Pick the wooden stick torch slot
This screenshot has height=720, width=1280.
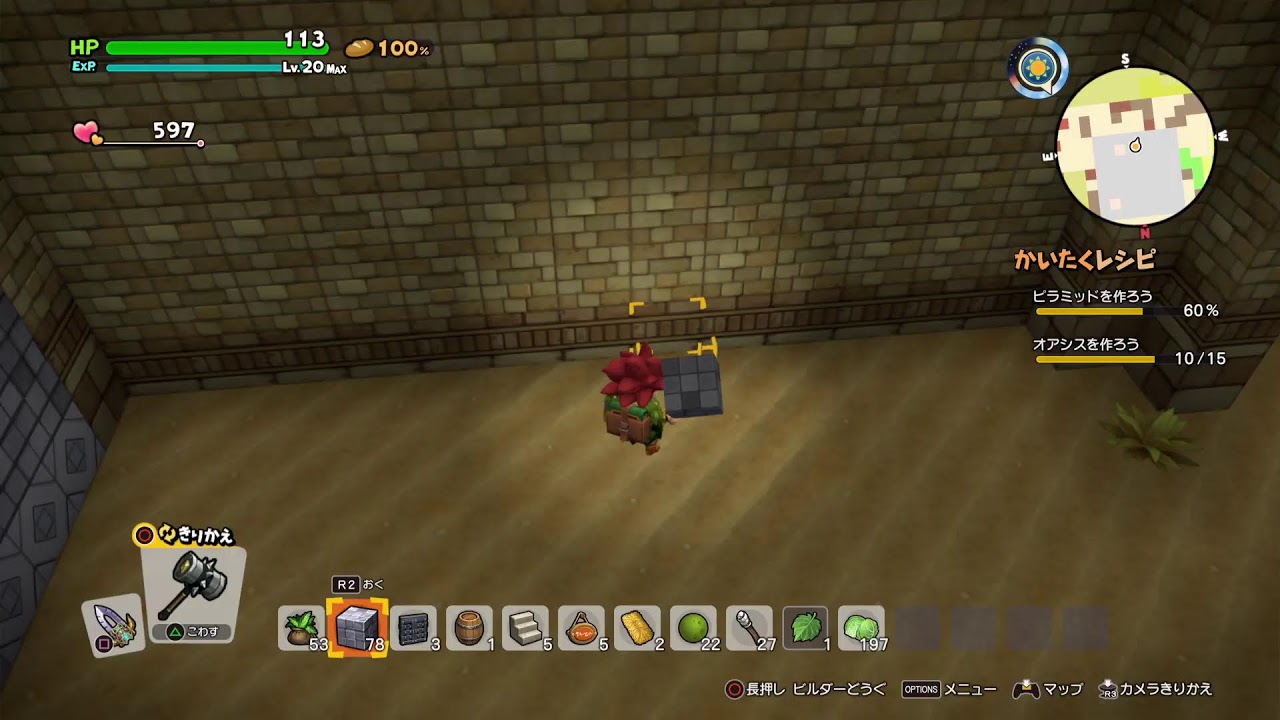pyautogui.click(x=749, y=627)
